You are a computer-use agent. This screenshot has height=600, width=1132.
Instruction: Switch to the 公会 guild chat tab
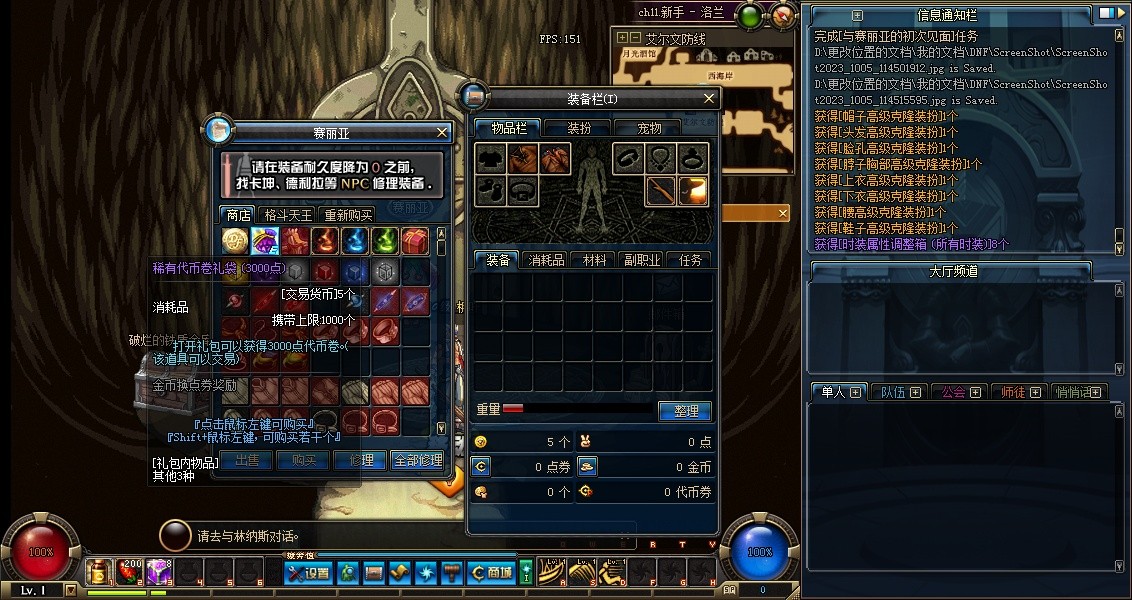click(x=957, y=392)
